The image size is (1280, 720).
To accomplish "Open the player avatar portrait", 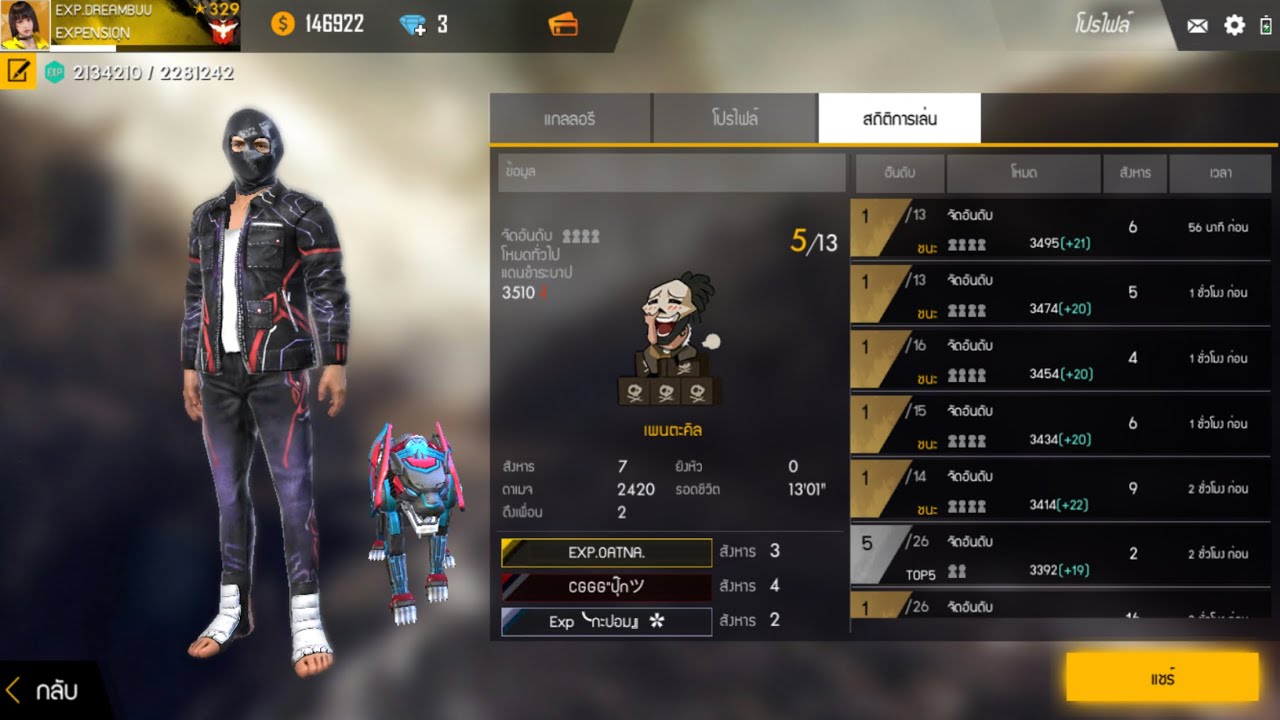I will (x=25, y=25).
